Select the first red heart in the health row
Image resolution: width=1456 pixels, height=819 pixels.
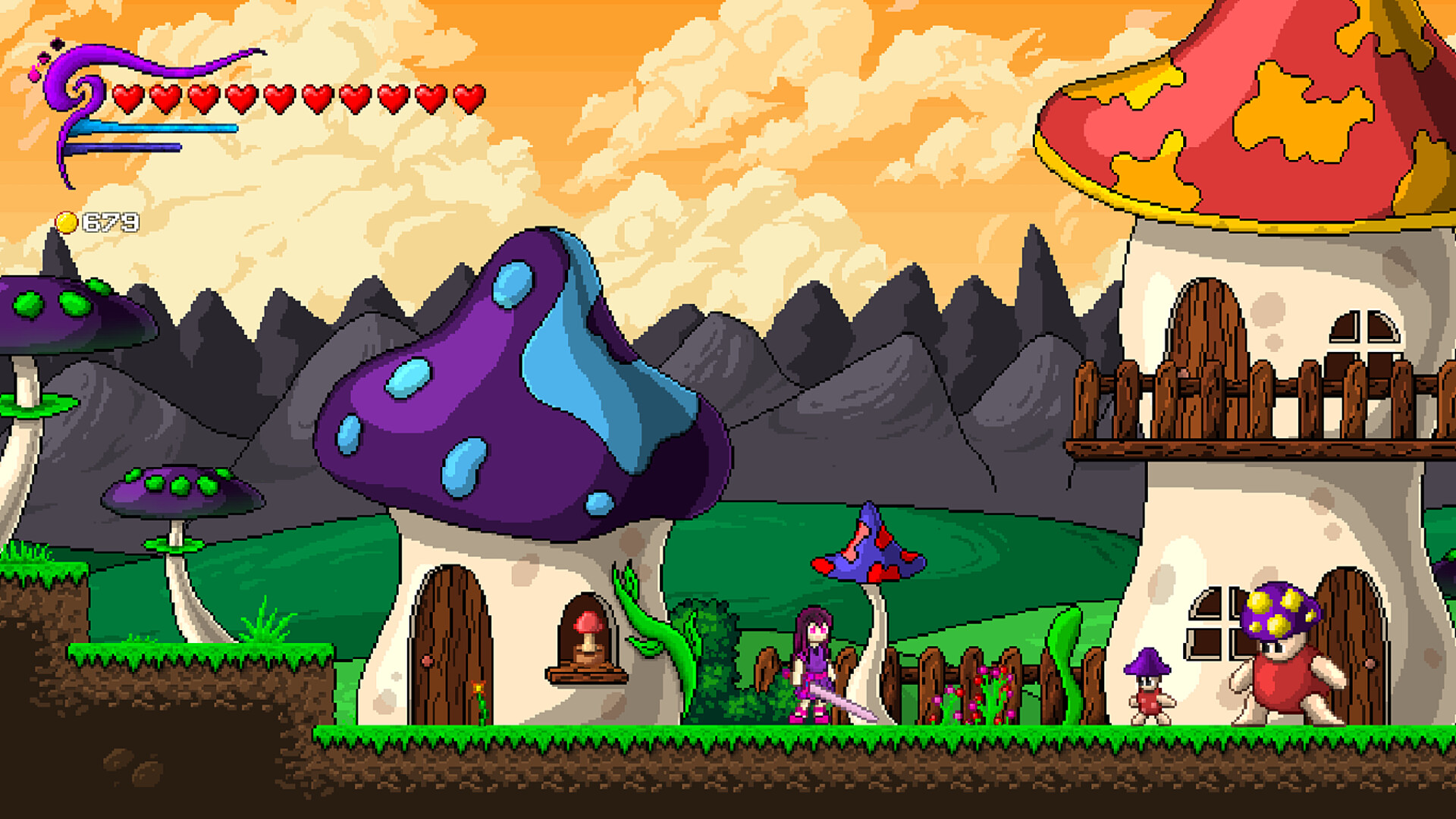tap(129, 97)
